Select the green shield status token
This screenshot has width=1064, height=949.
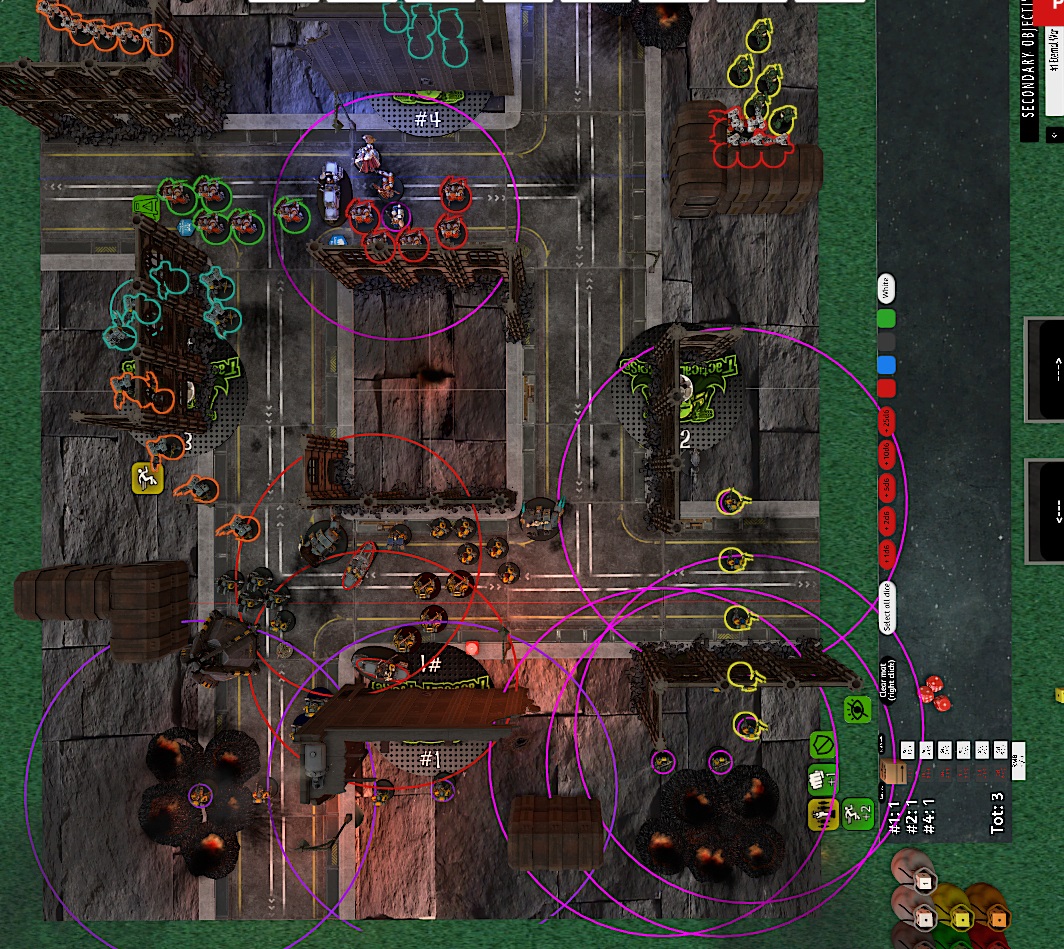coord(822,745)
